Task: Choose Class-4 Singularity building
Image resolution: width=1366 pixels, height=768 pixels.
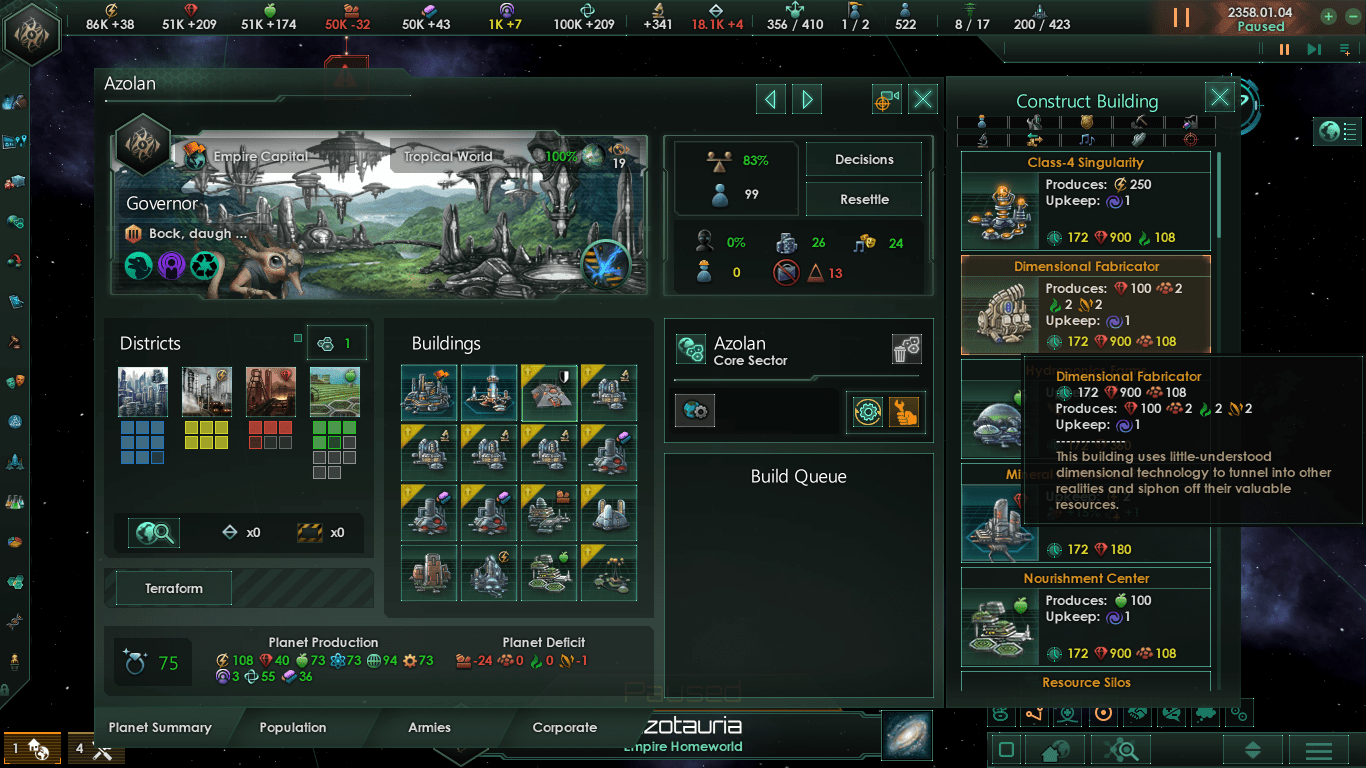Action: tap(1086, 200)
